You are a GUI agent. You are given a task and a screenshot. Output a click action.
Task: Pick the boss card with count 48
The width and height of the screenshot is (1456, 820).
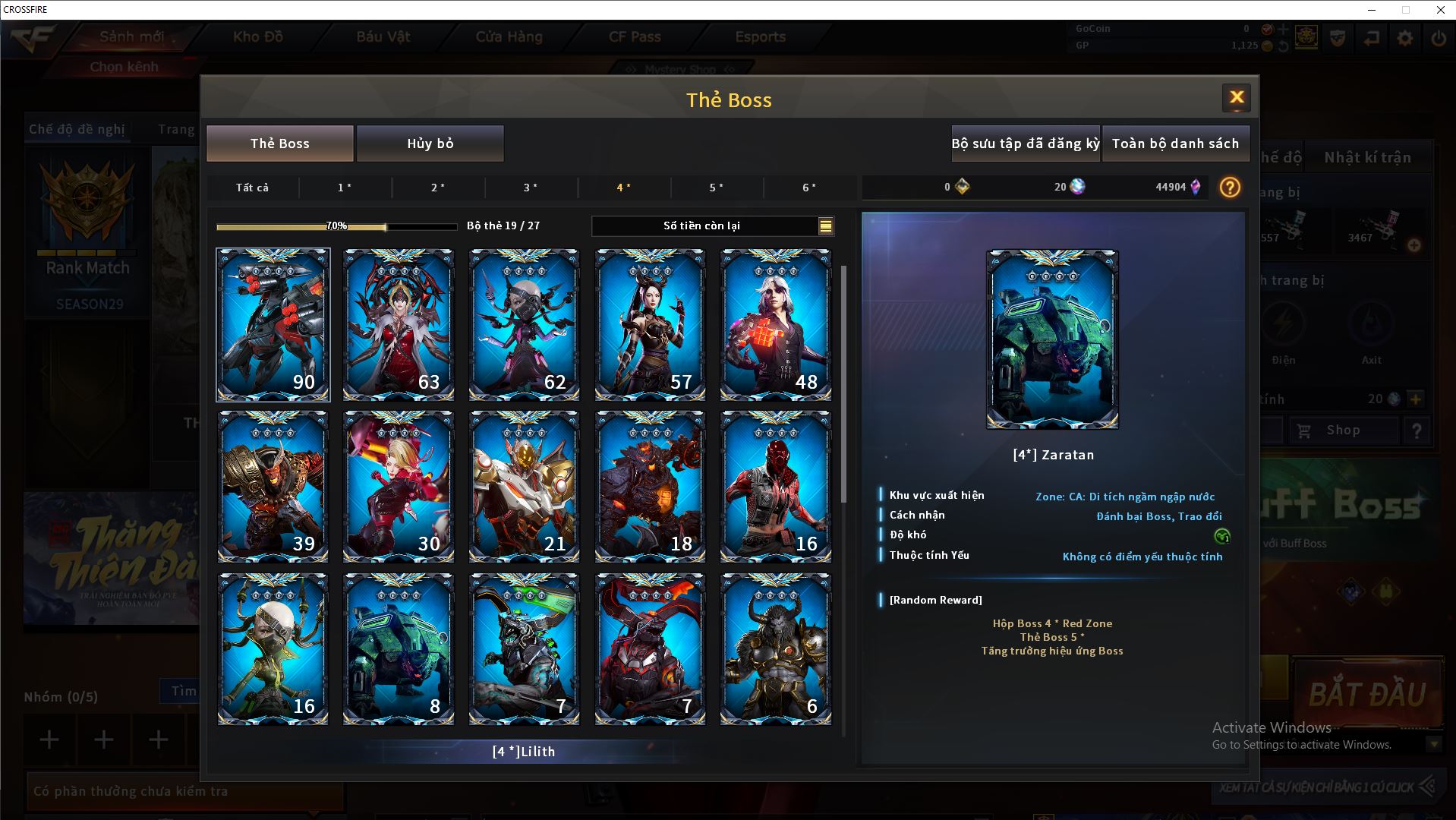click(775, 325)
